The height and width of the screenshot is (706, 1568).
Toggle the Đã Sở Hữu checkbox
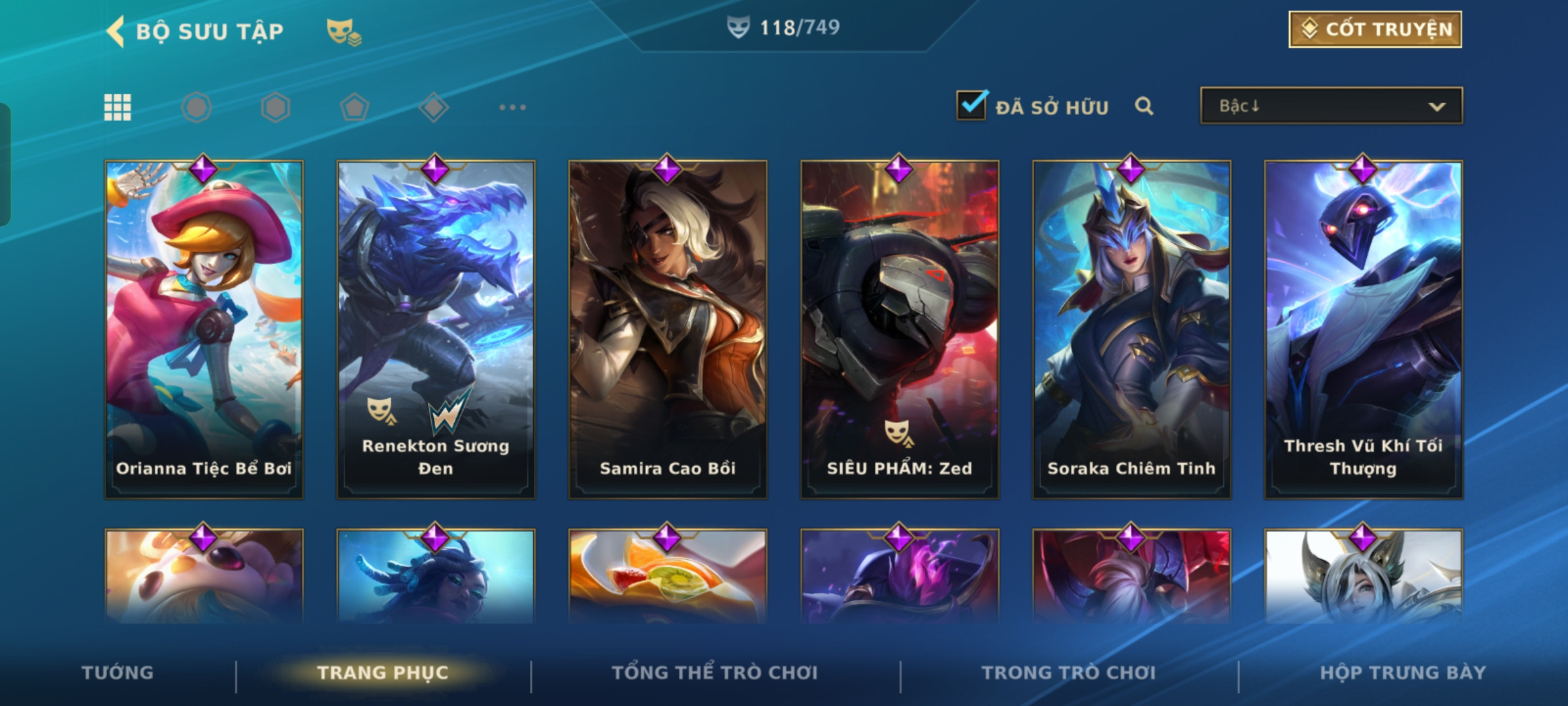pos(972,106)
